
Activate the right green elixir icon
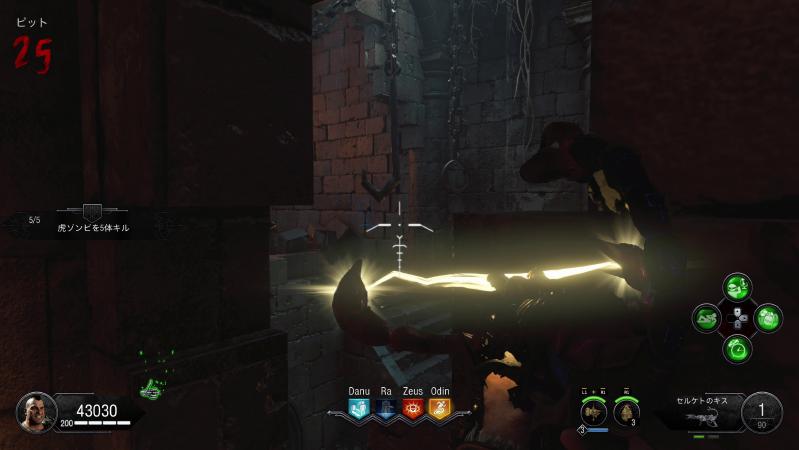pyautogui.click(x=768, y=320)
